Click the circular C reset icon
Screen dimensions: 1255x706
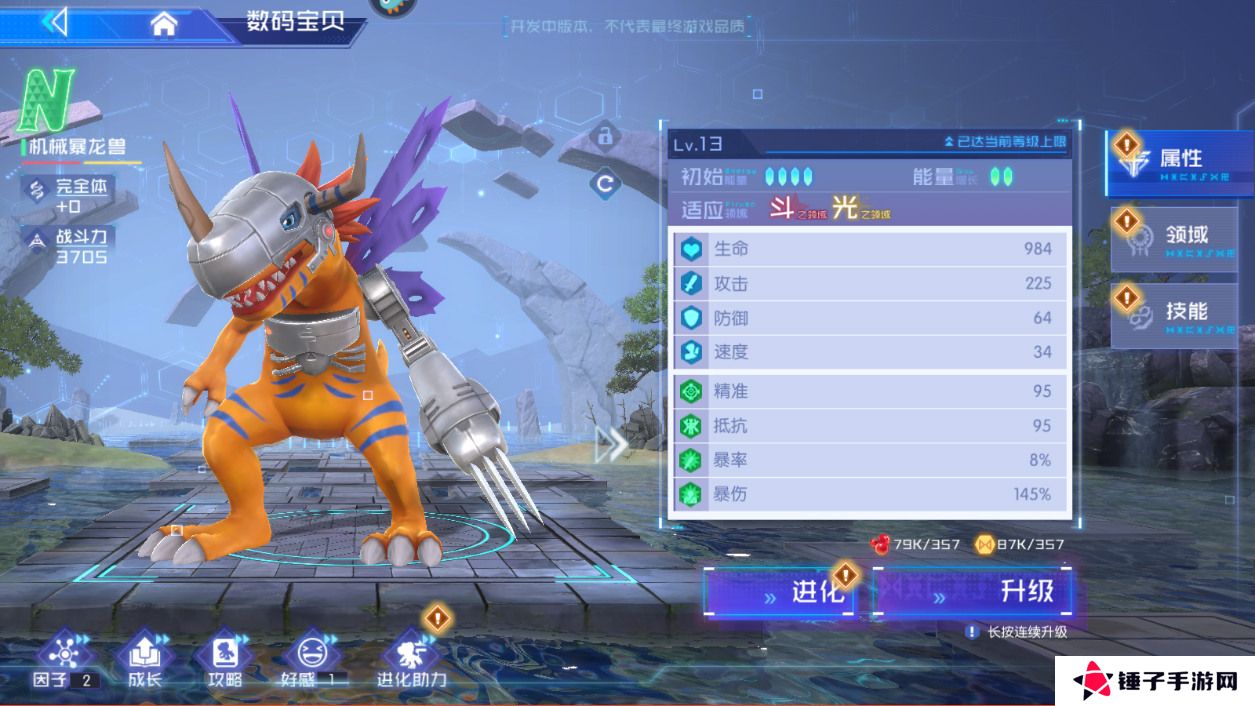click(604, 184)
